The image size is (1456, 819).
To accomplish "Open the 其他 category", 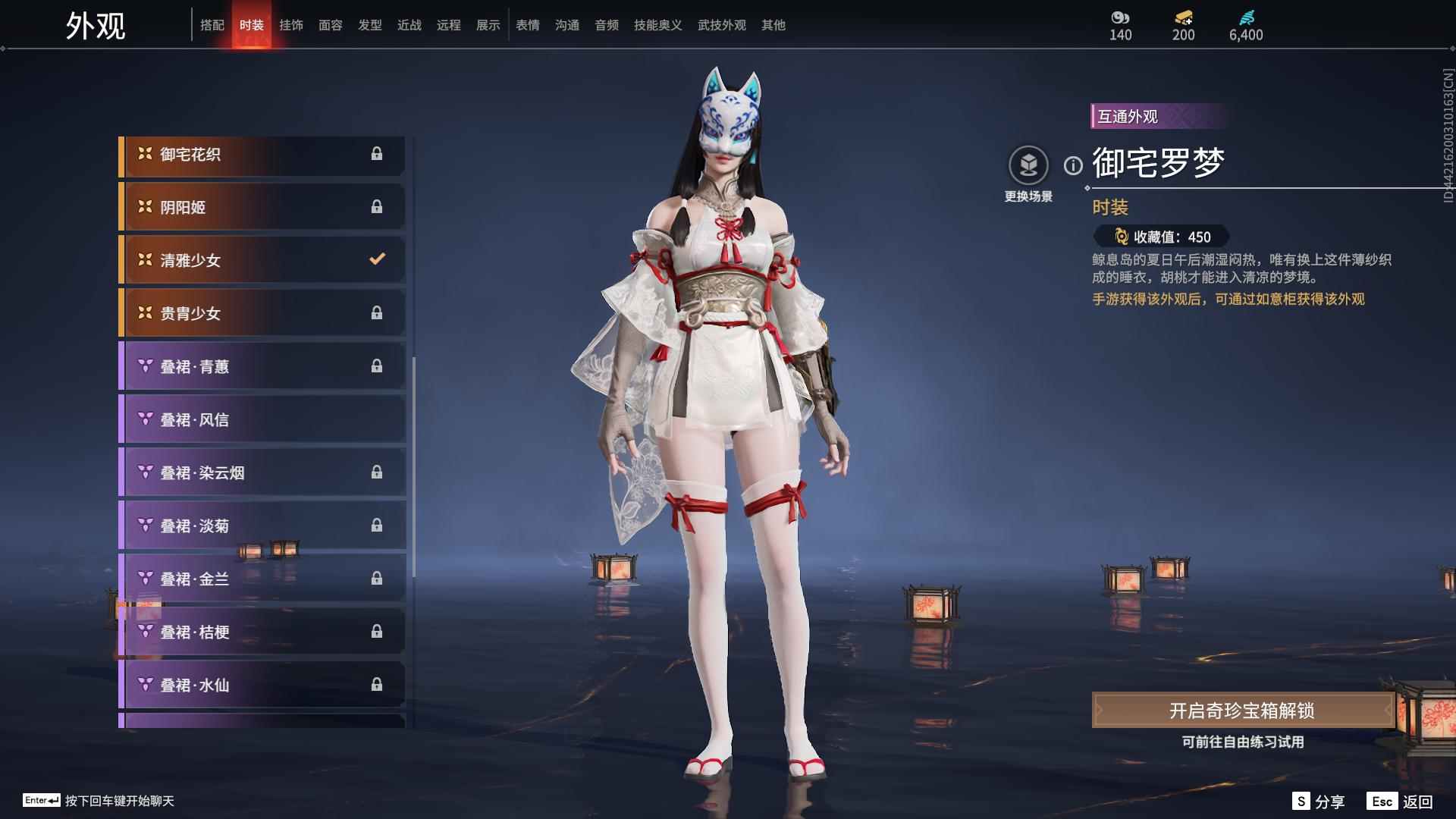I will pyautogui.click(x=773, y=25).
